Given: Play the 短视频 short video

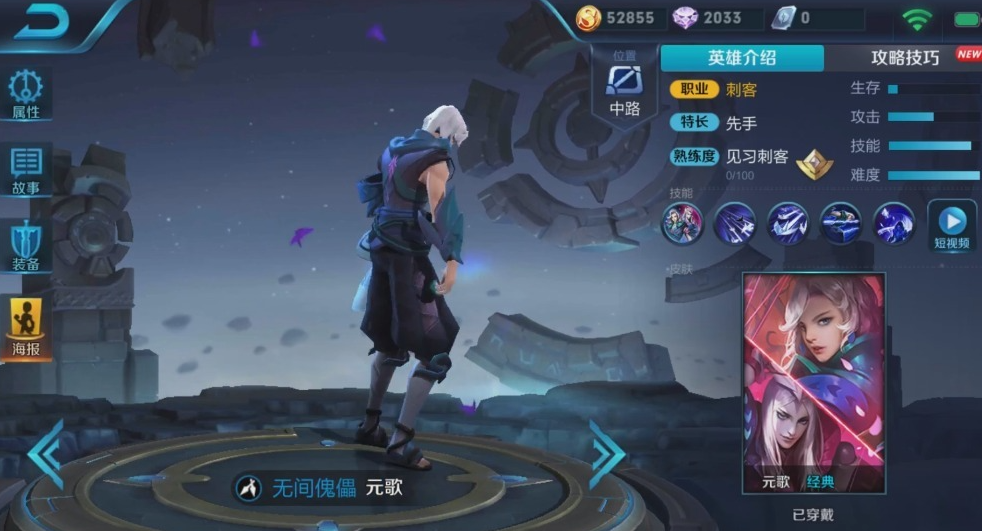Looking at the screenshot, I should 951,226.
